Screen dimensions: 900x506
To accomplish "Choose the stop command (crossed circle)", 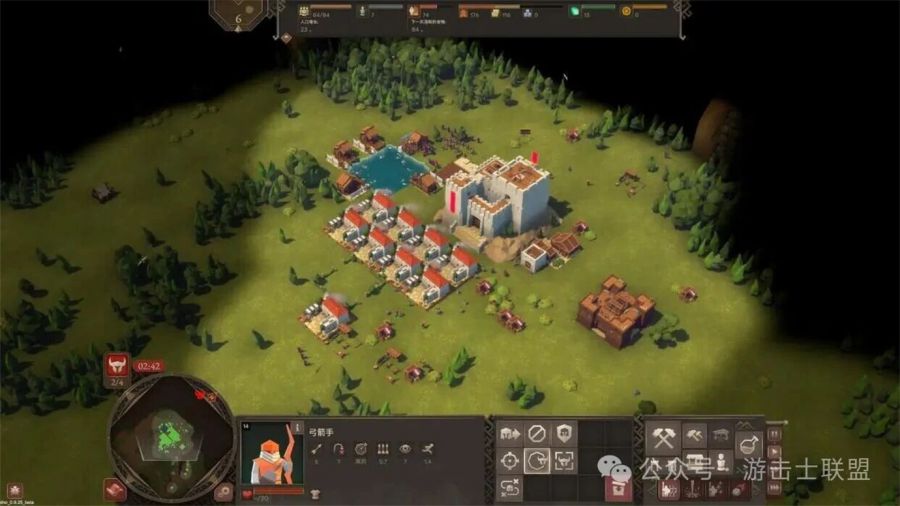I will point(537,434).
